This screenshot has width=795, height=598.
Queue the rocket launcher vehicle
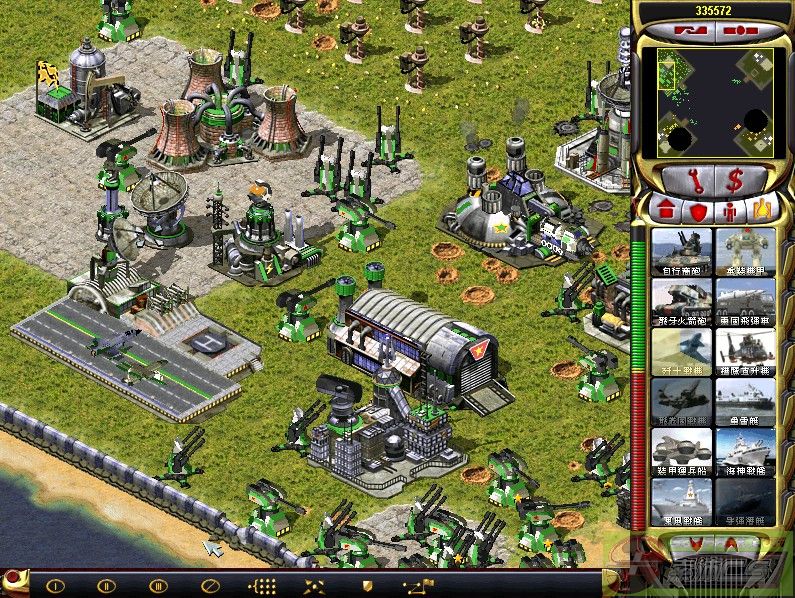pyautogui.click(x=682, y=300)
